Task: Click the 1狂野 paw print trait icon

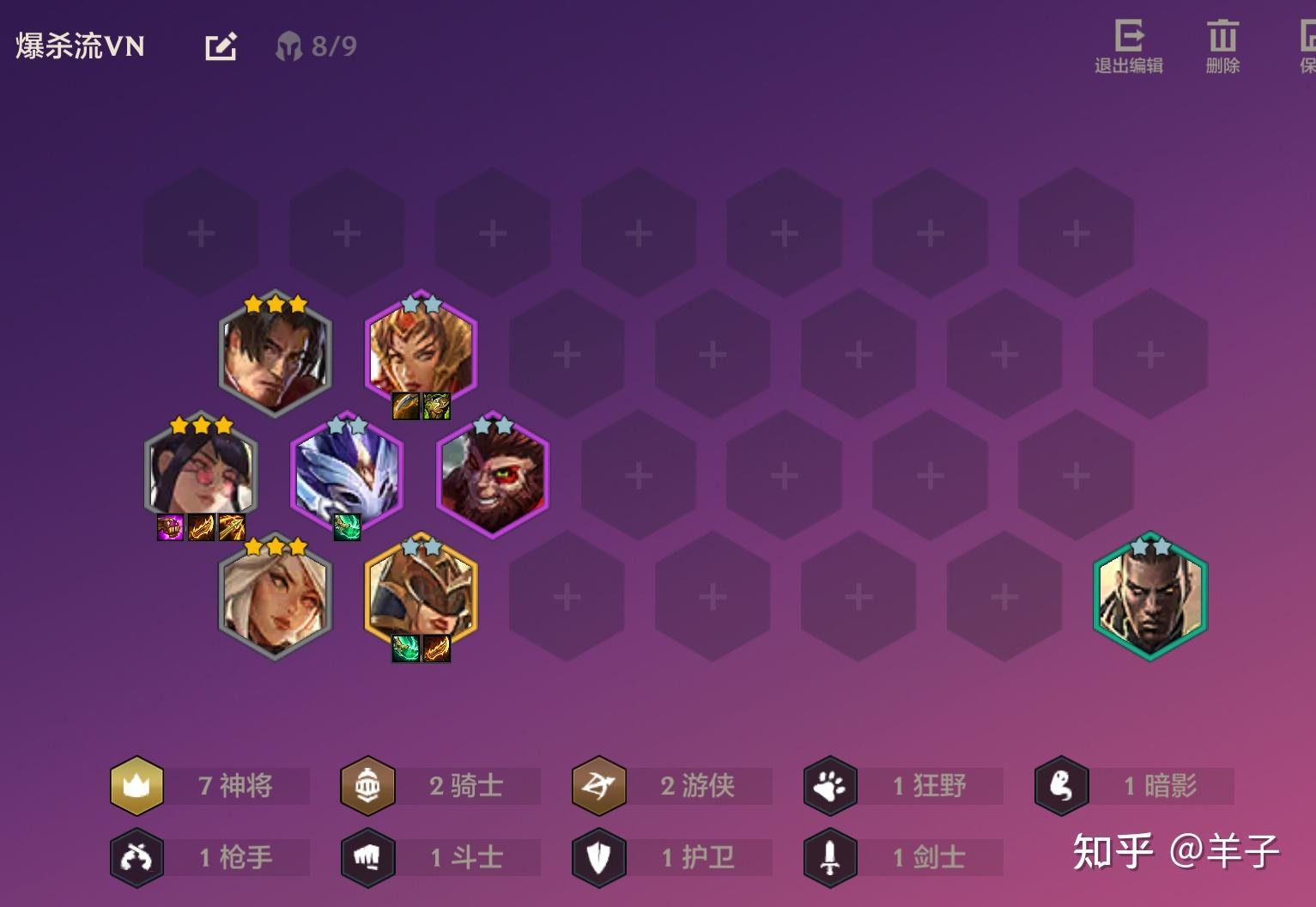Action: pos(829,785)
